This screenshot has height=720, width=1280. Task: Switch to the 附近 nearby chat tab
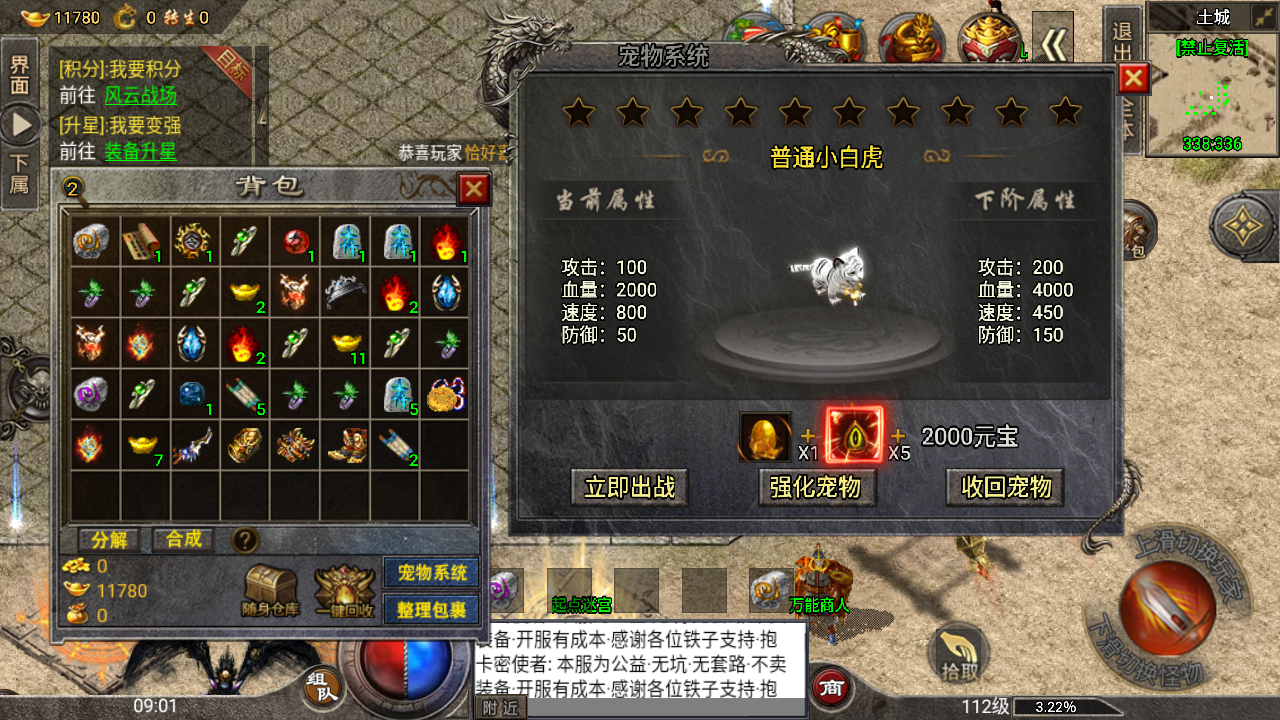(500, 708)
